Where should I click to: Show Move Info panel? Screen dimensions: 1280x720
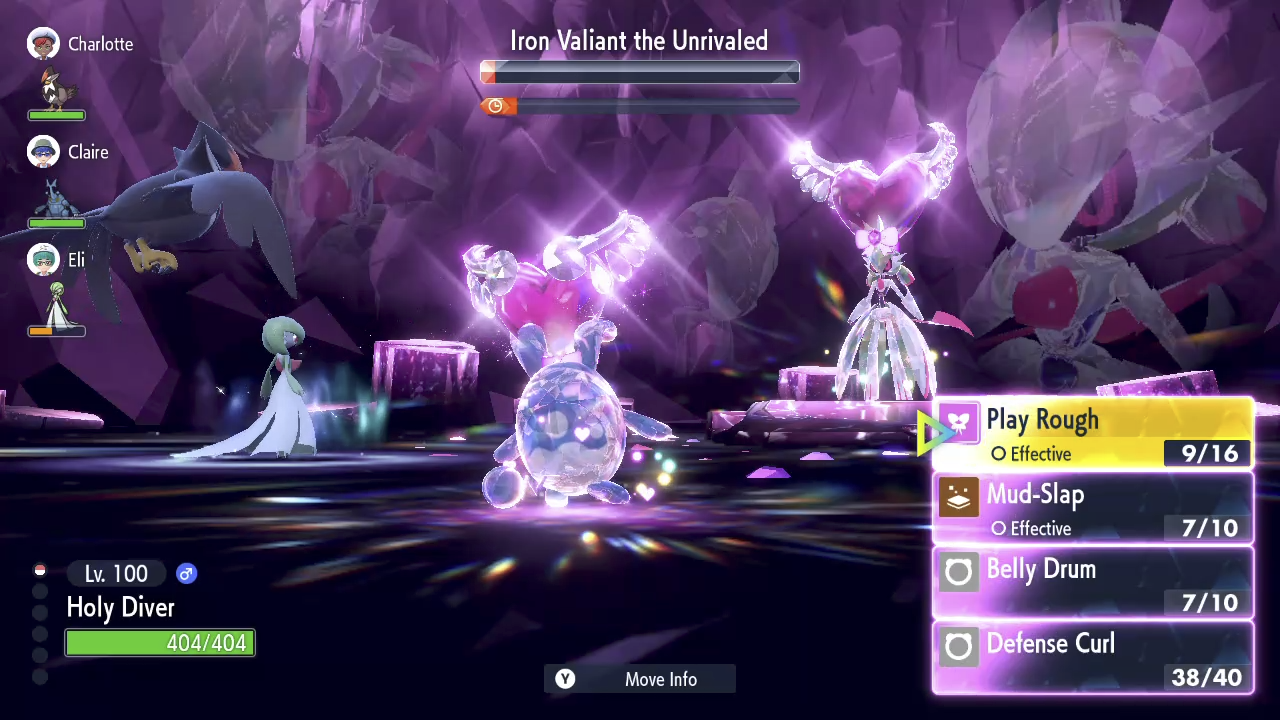[x=640, y=679]
